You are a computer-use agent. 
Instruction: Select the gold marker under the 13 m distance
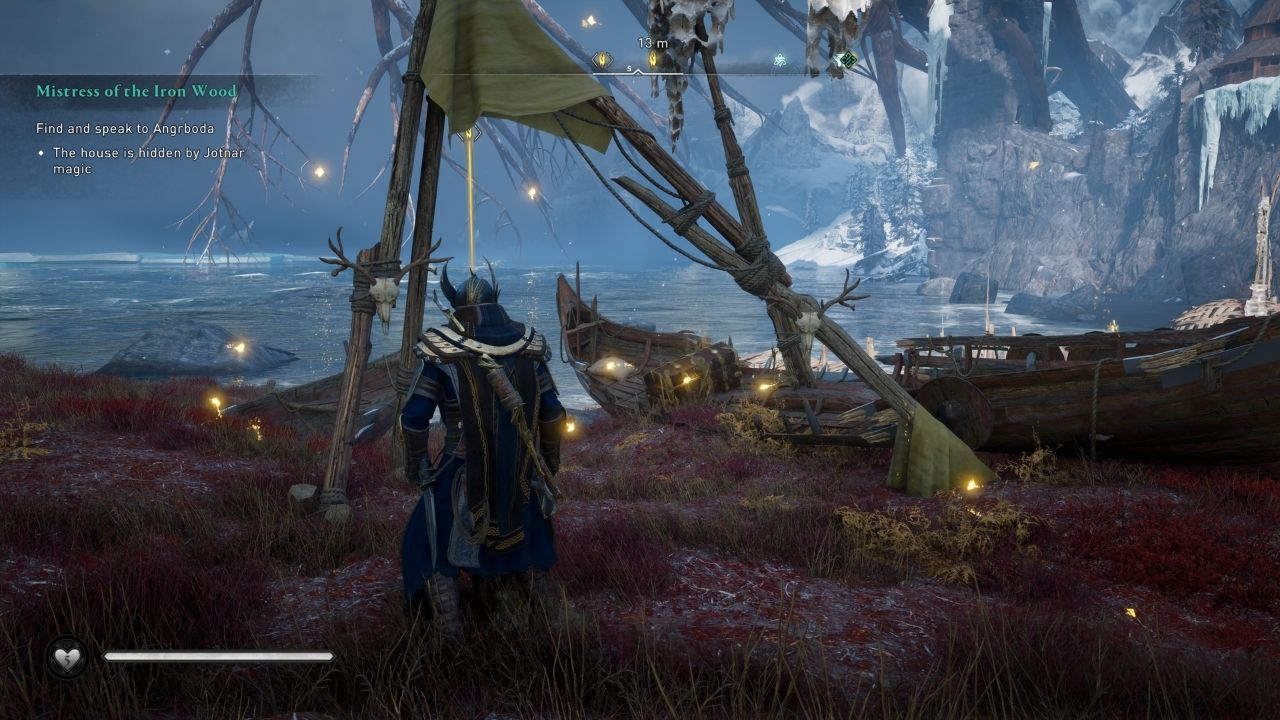coord(653,60)
